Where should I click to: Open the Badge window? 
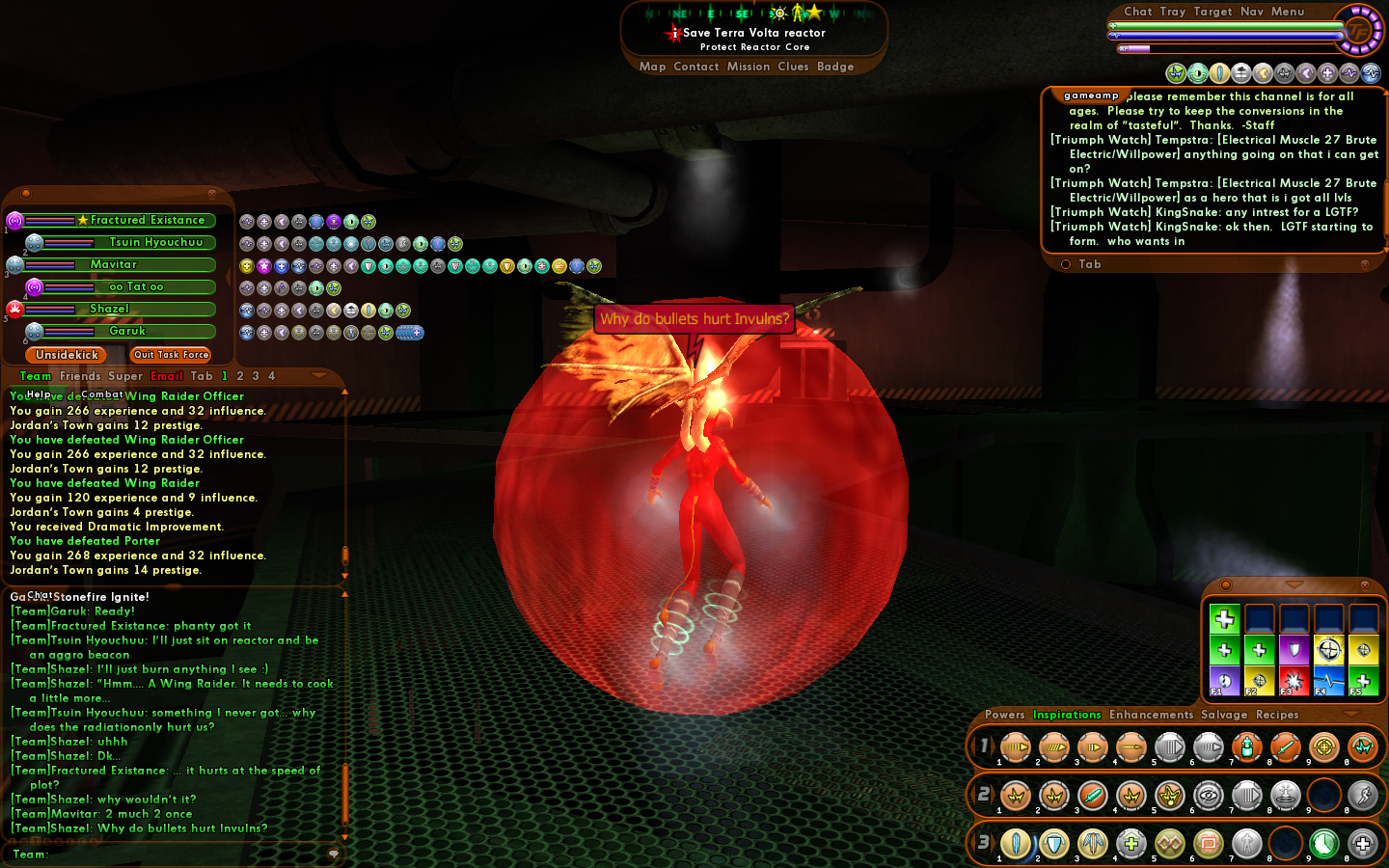click(835, 67)
